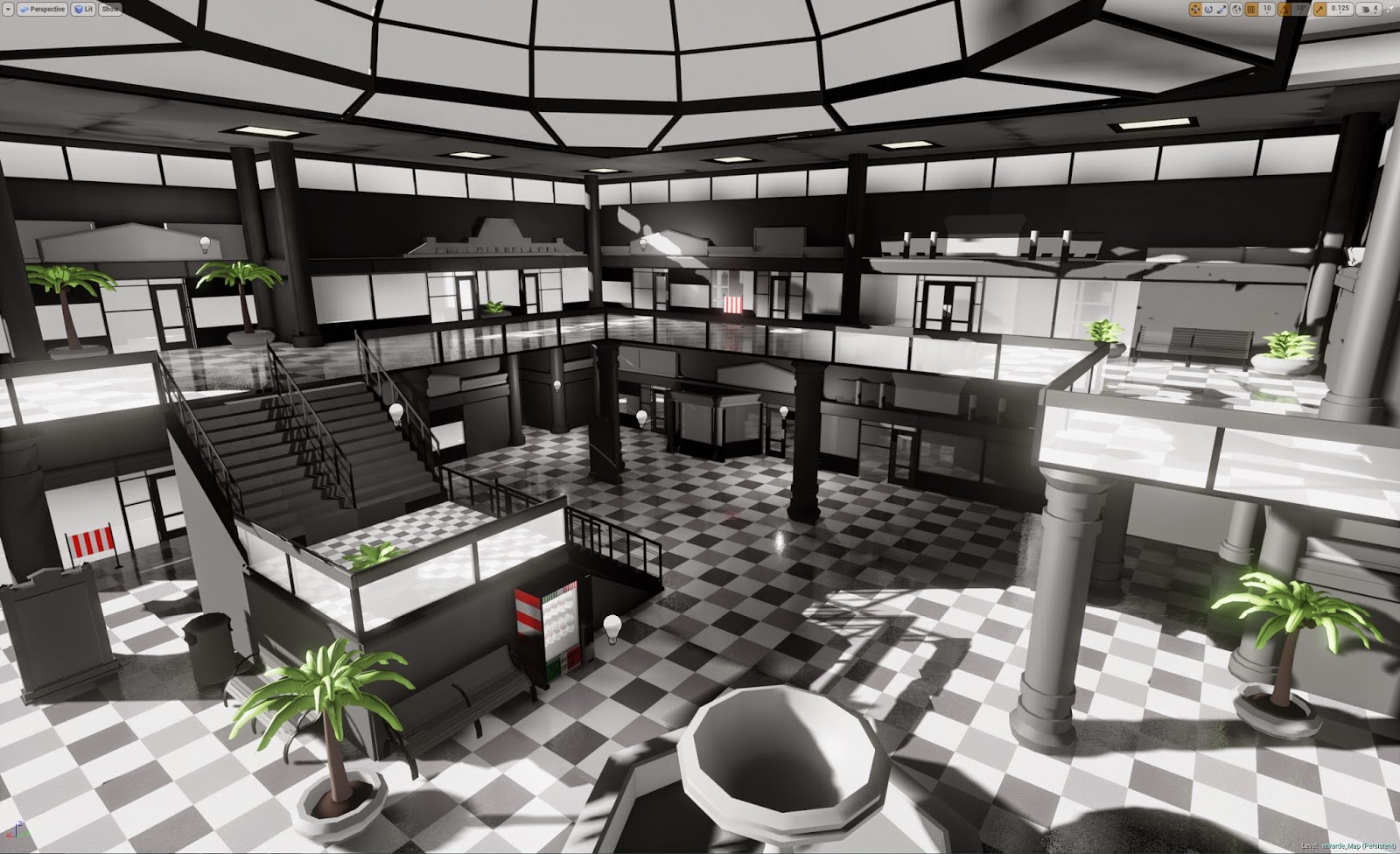Click the Lit view mode cube icon
The image size is (1400, 854).
[80, 9]
